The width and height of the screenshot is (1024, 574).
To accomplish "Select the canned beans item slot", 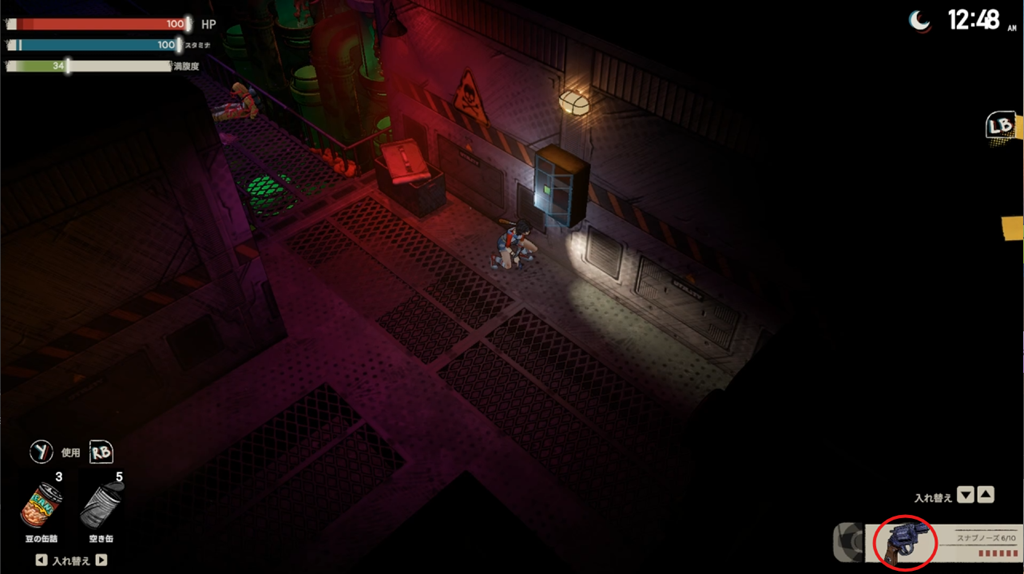I will (41, 505).
